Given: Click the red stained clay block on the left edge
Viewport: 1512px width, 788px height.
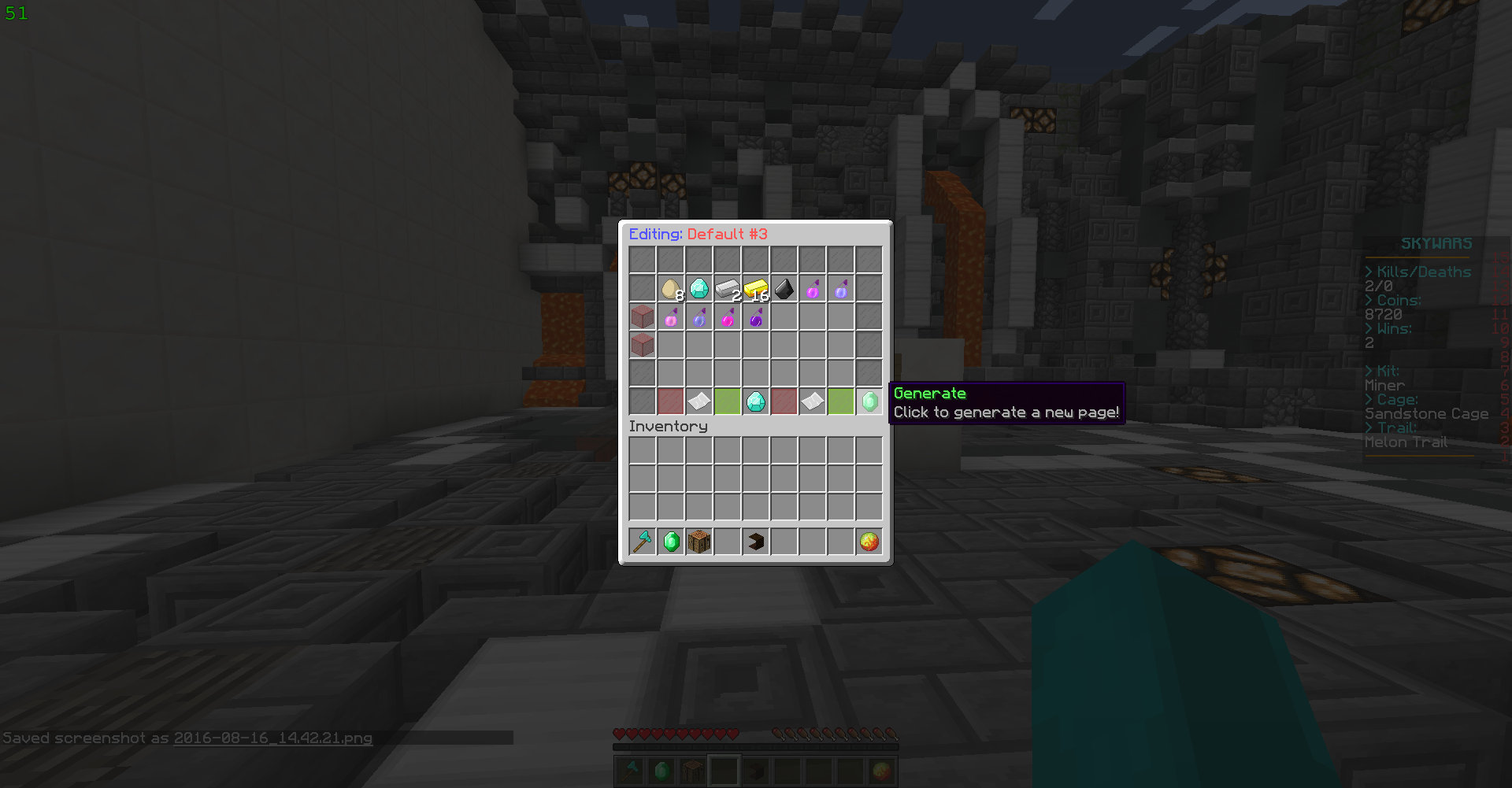Looking at the screenshot, I should coord(643,316).
